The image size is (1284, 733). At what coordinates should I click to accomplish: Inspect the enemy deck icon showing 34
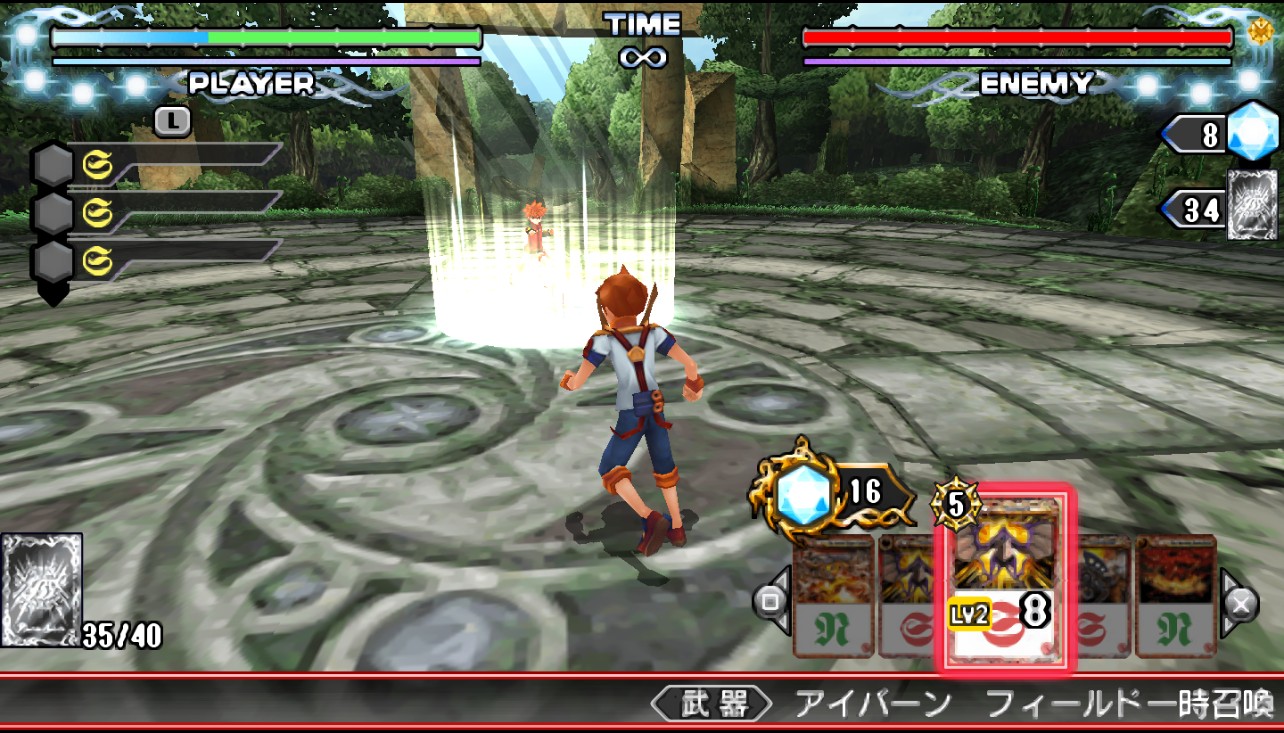coord(1251,206)
